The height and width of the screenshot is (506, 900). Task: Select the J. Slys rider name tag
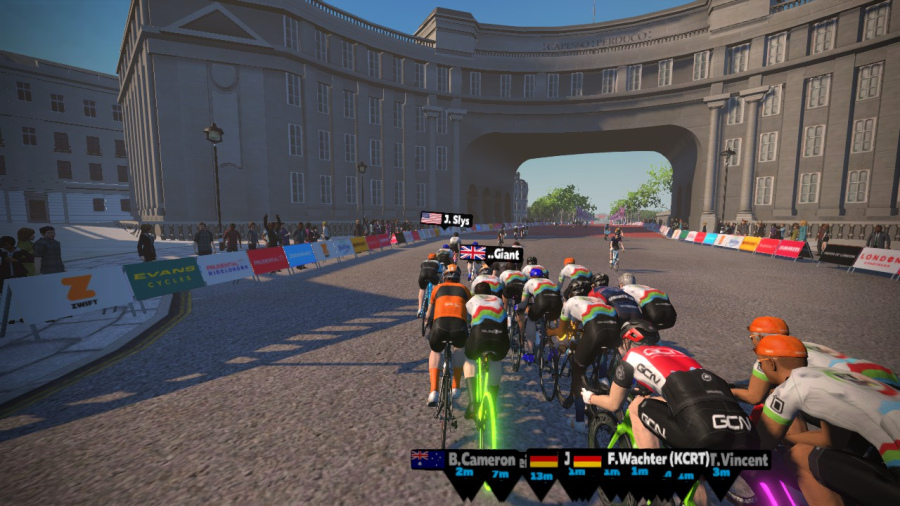pos(446,219)
